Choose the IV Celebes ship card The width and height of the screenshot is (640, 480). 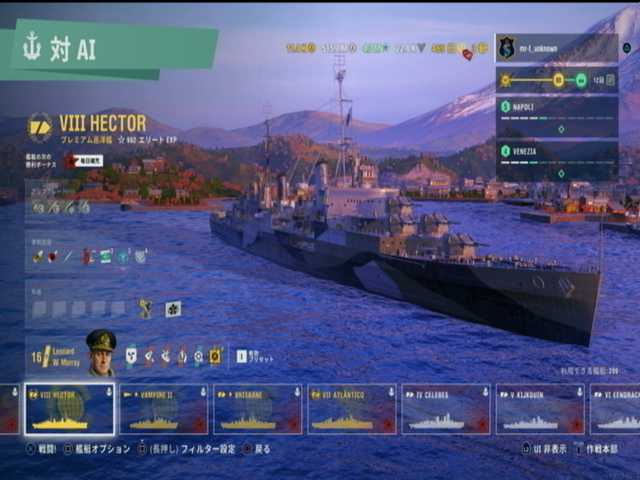(445, 410)
